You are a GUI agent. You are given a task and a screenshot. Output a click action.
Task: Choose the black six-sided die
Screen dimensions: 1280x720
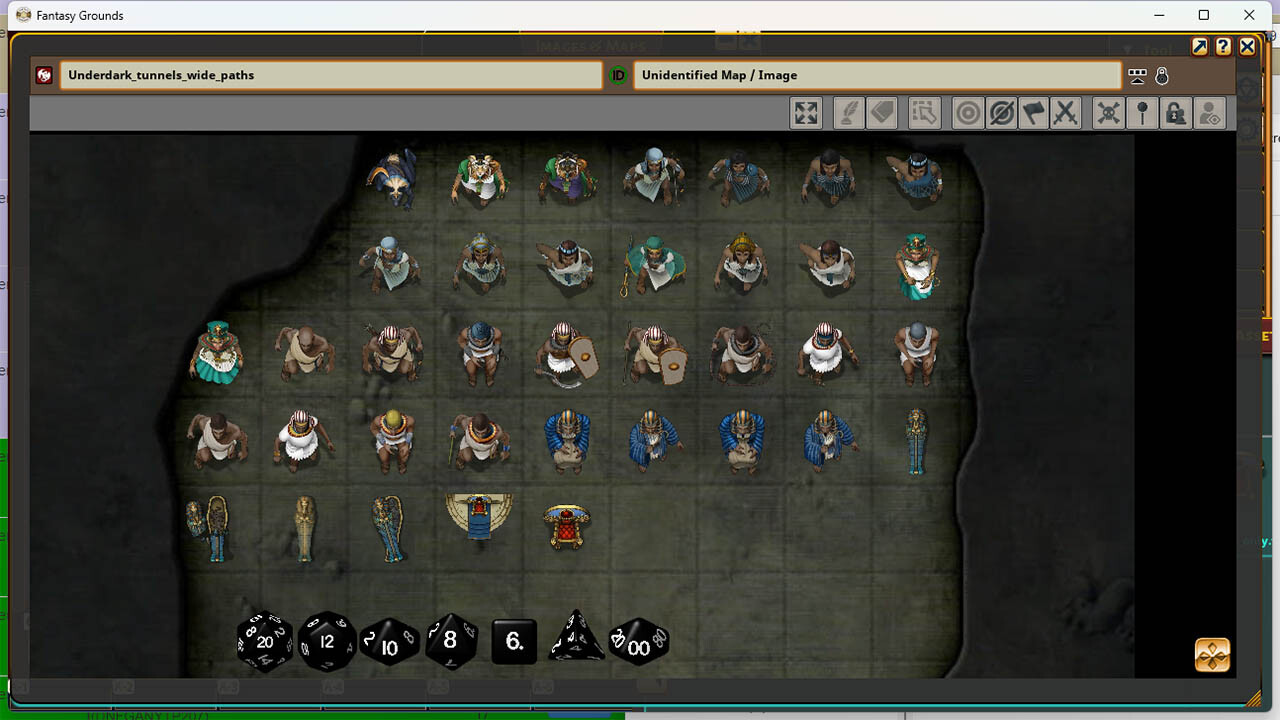coord(514,642)
